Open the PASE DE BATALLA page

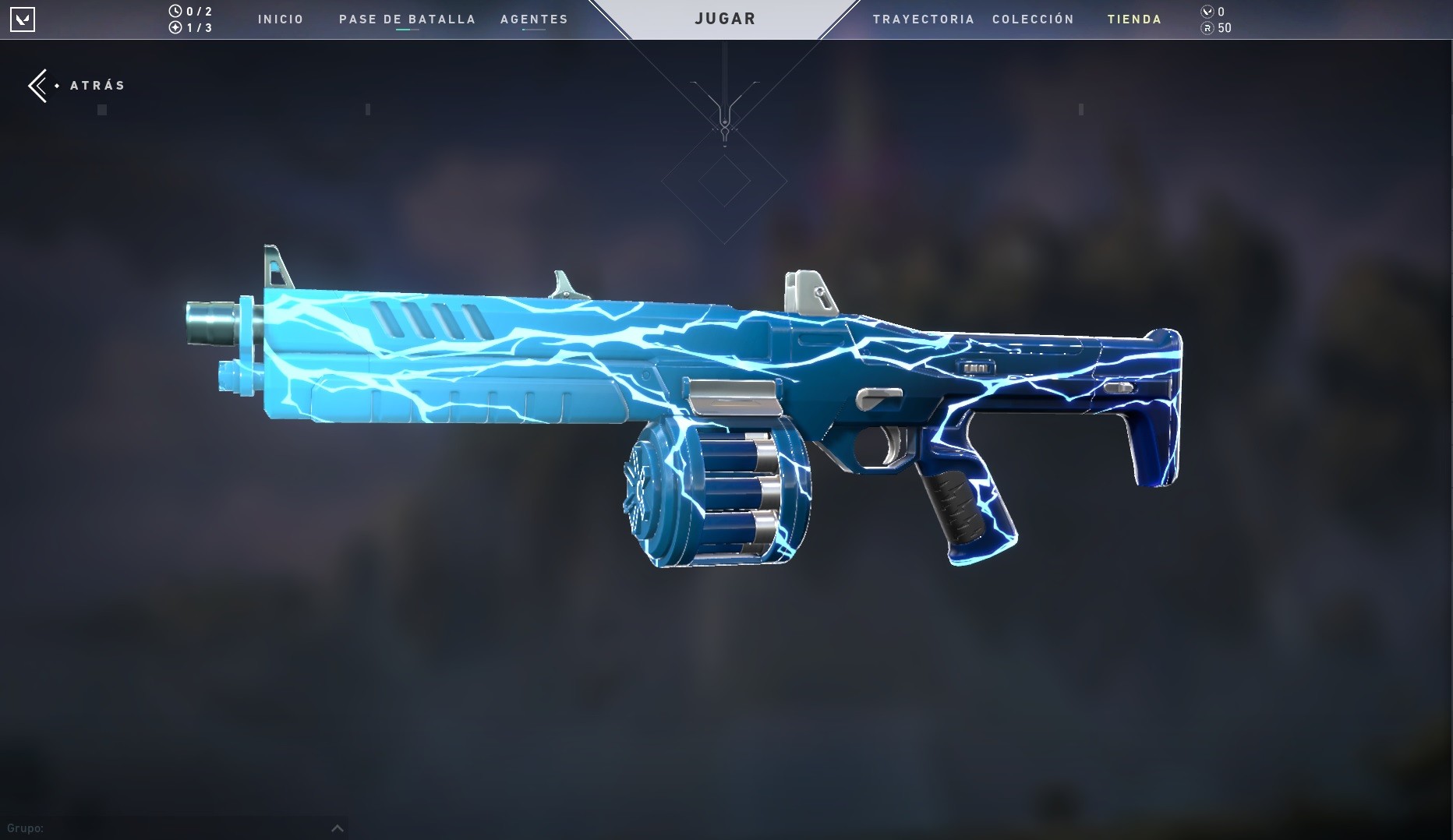pos(407,19)
